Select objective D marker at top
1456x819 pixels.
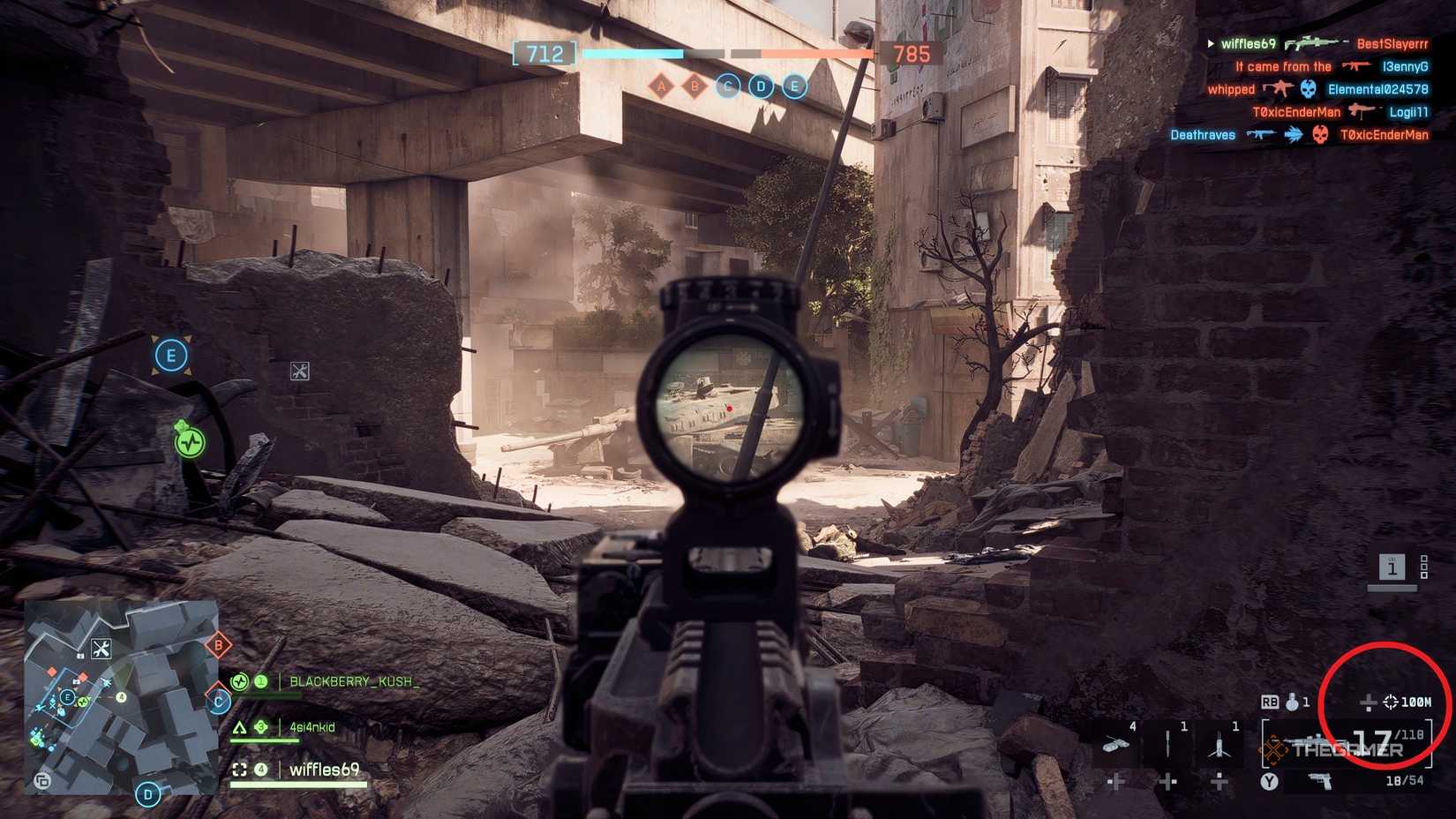pyautogui.click(x=760, y=86)
